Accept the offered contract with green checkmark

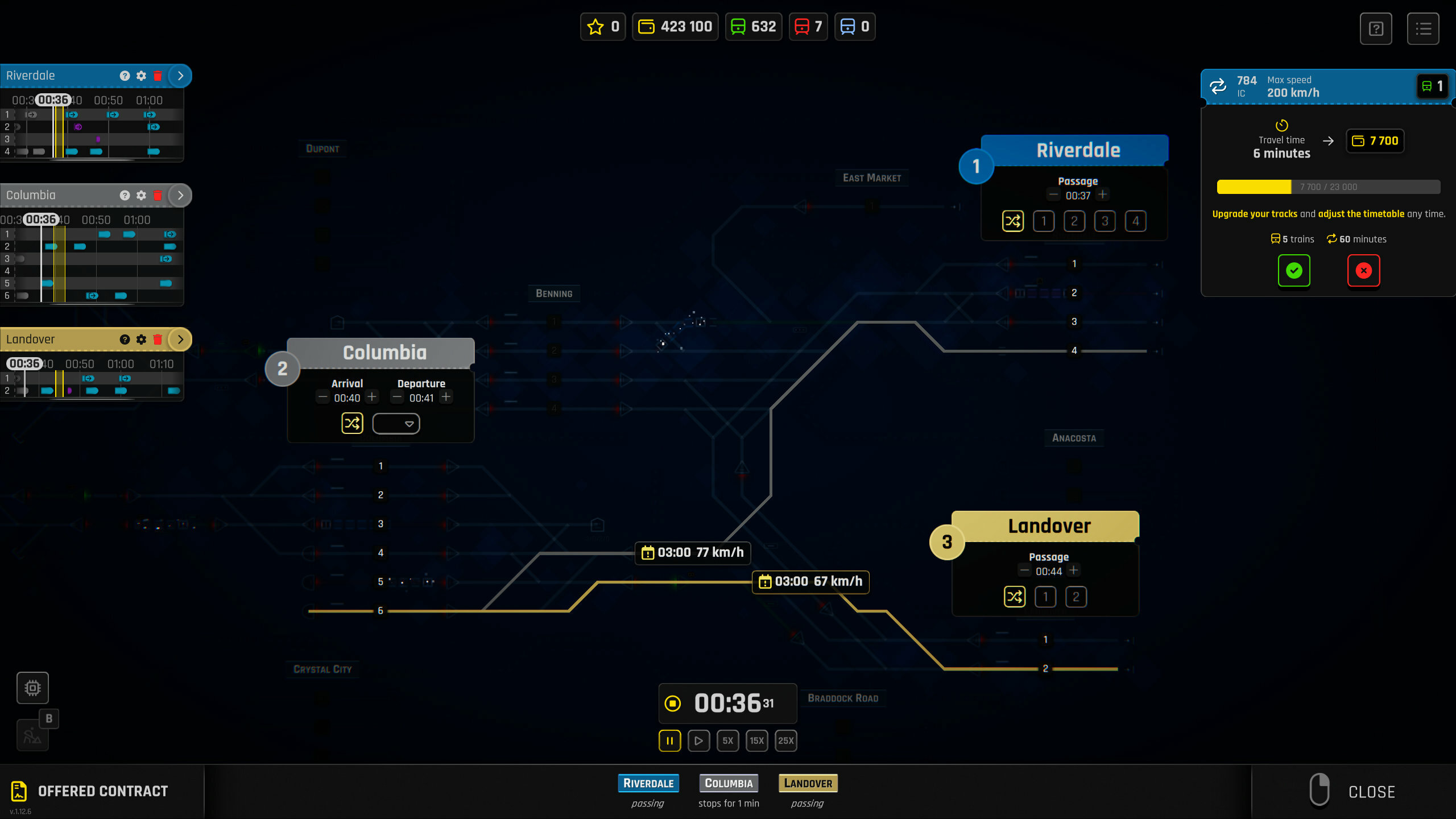pyautogui.click(x=1294, y=271)
